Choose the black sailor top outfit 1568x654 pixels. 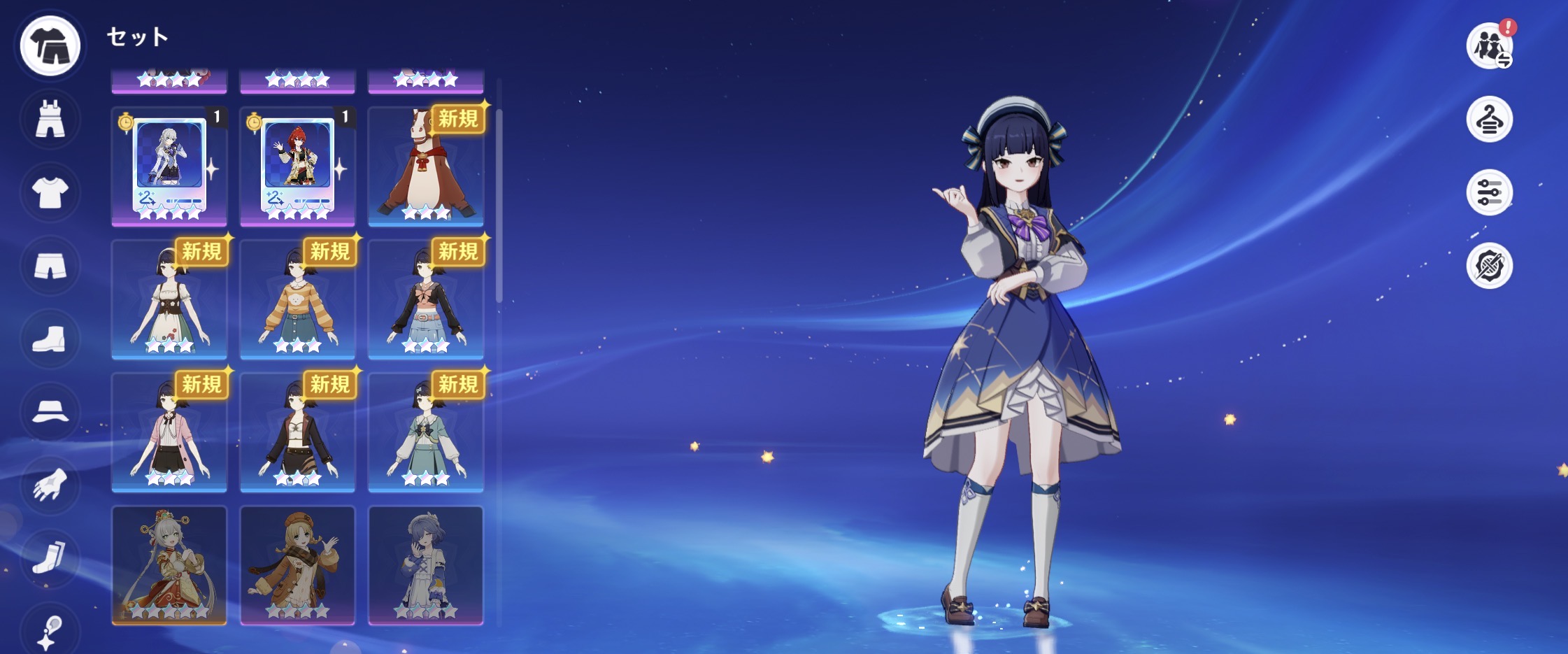coord(425,299)
